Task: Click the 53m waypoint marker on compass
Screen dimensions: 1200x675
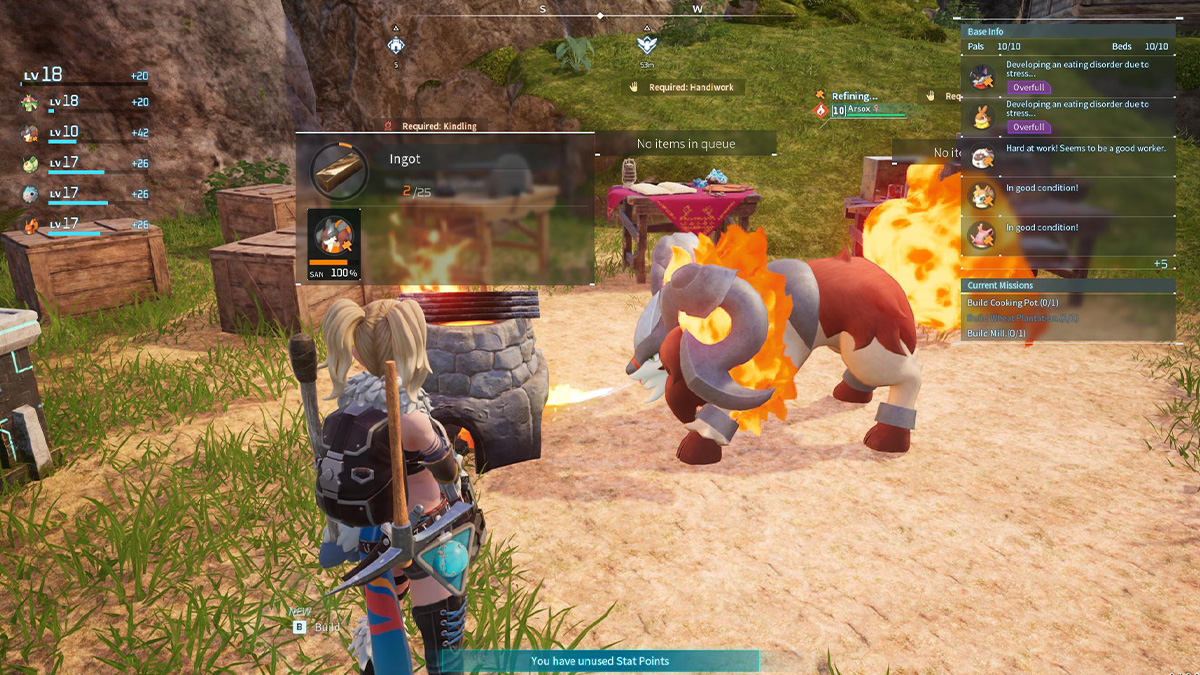Action: click(x=647, y=45)
